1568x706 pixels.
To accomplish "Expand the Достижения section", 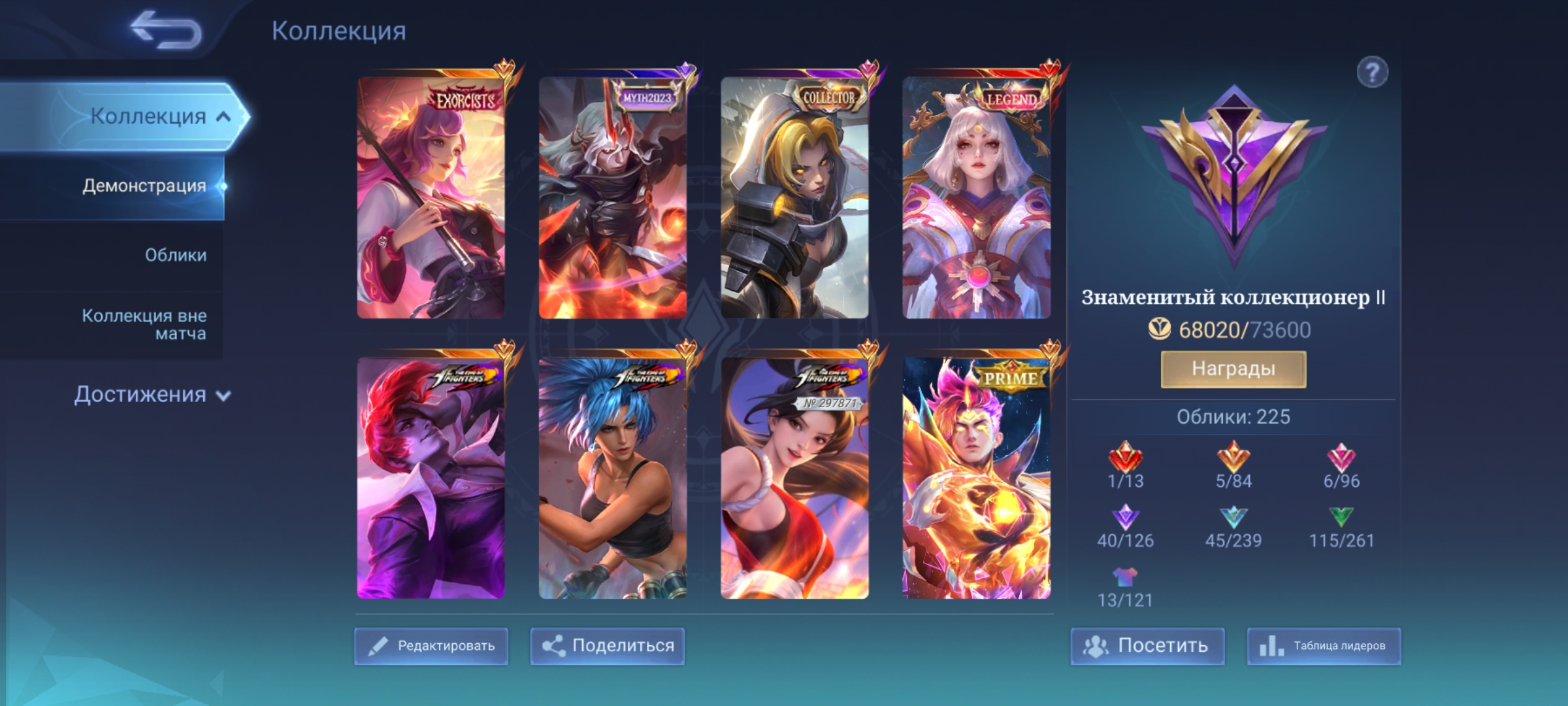I will coord(152,395).
